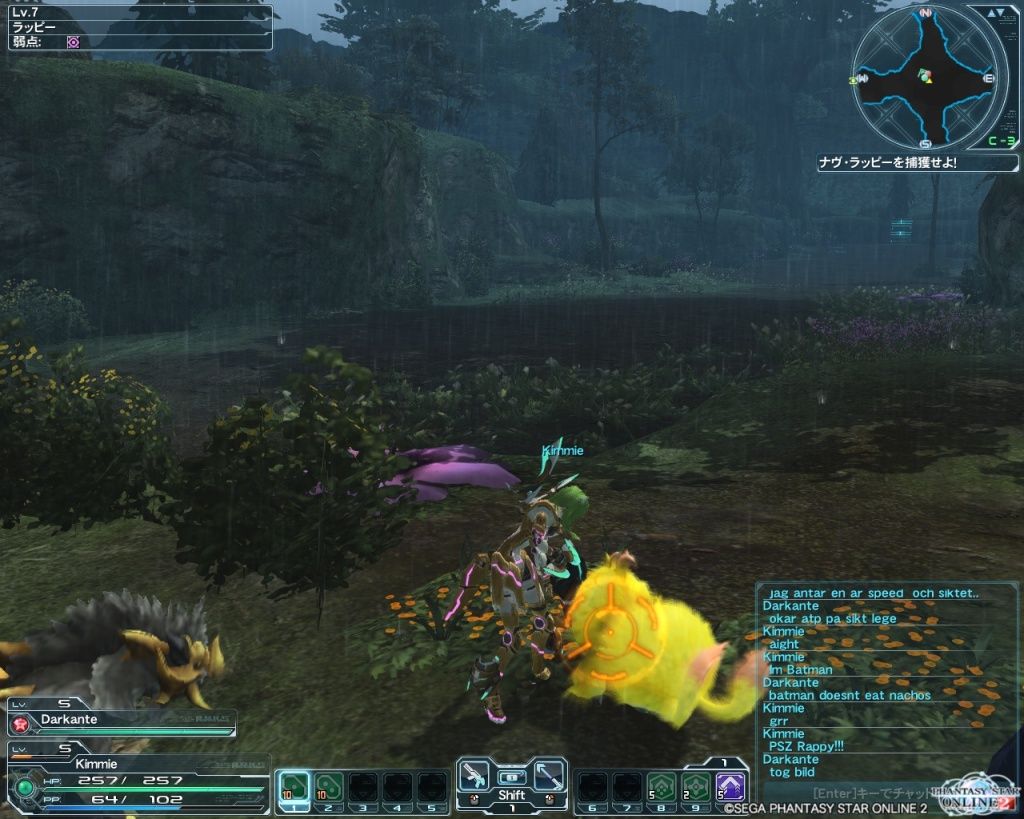Click the Lv.7 Rappy target info panel
Viewport: 1024px width, 819px height.
pos(140,27)
